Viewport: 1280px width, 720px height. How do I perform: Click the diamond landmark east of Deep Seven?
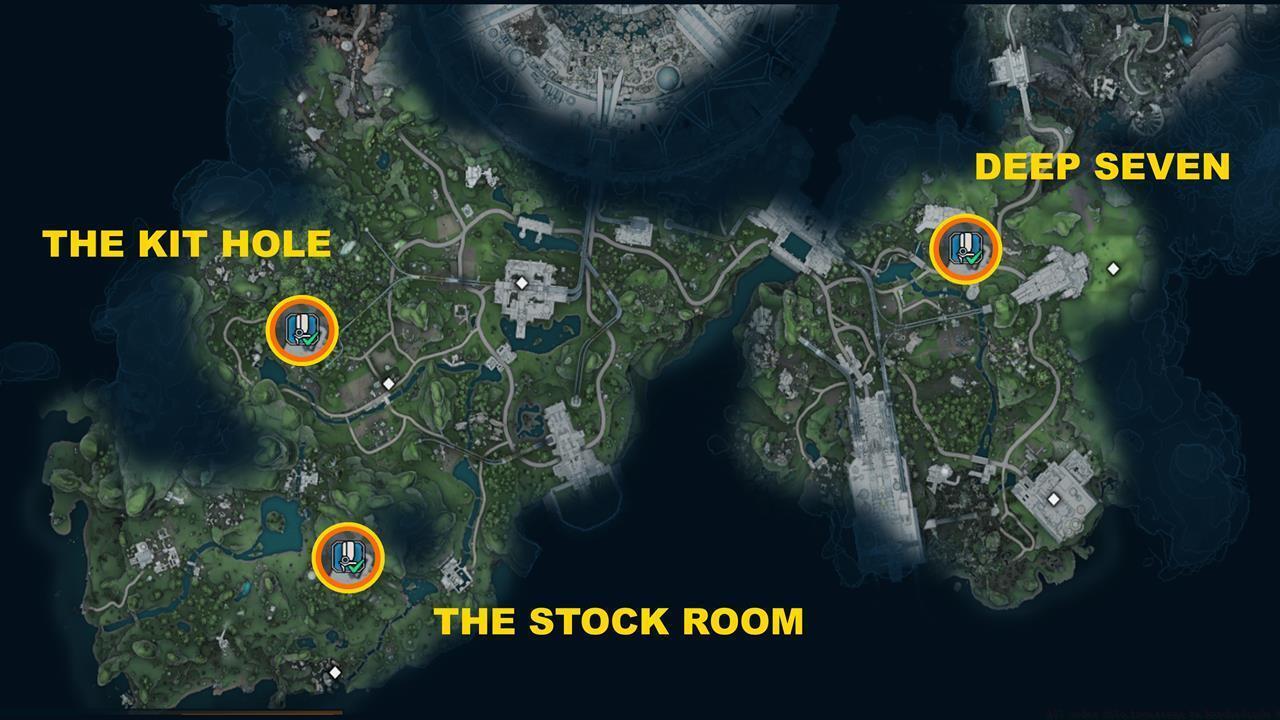click(1113, 267)
